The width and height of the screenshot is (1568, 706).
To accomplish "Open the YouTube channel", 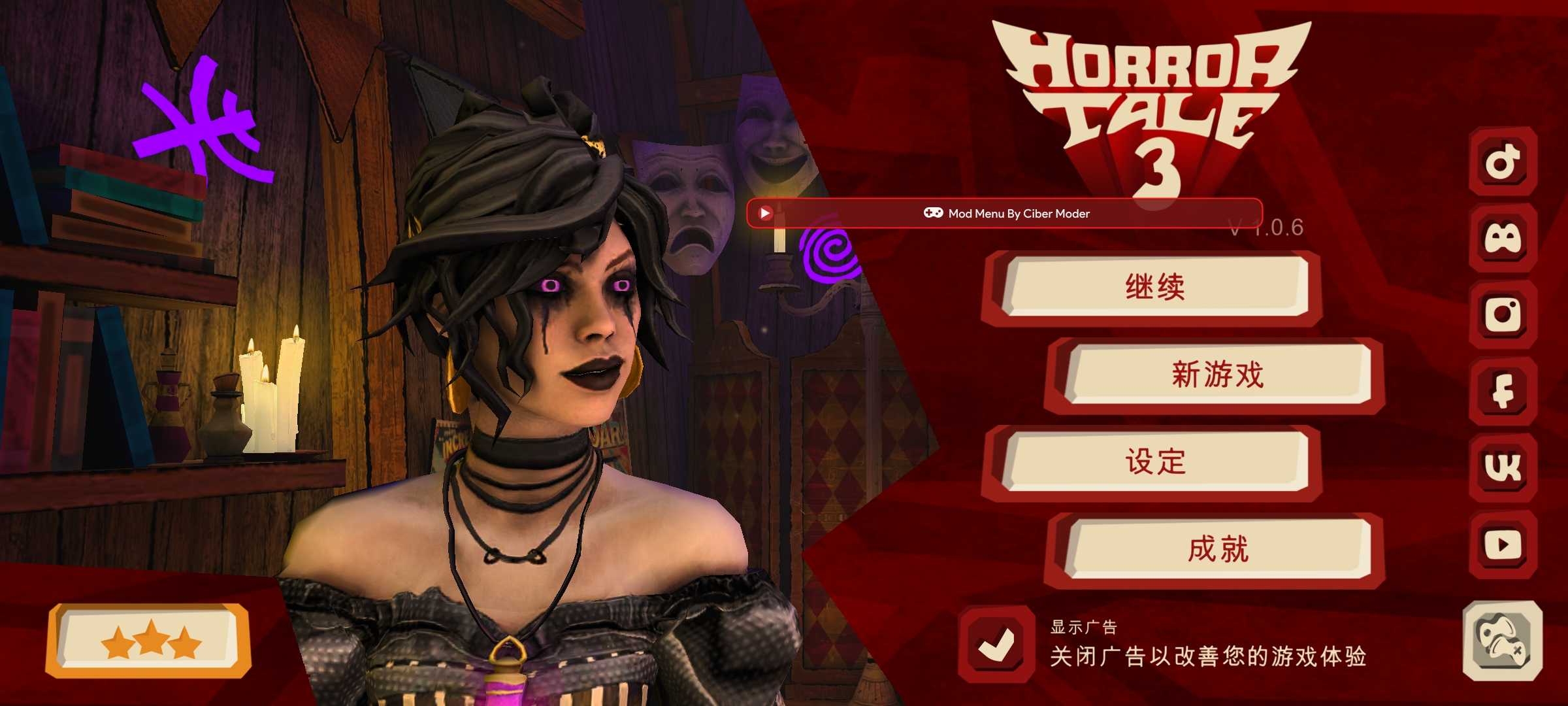I will tap(1503, 544).
